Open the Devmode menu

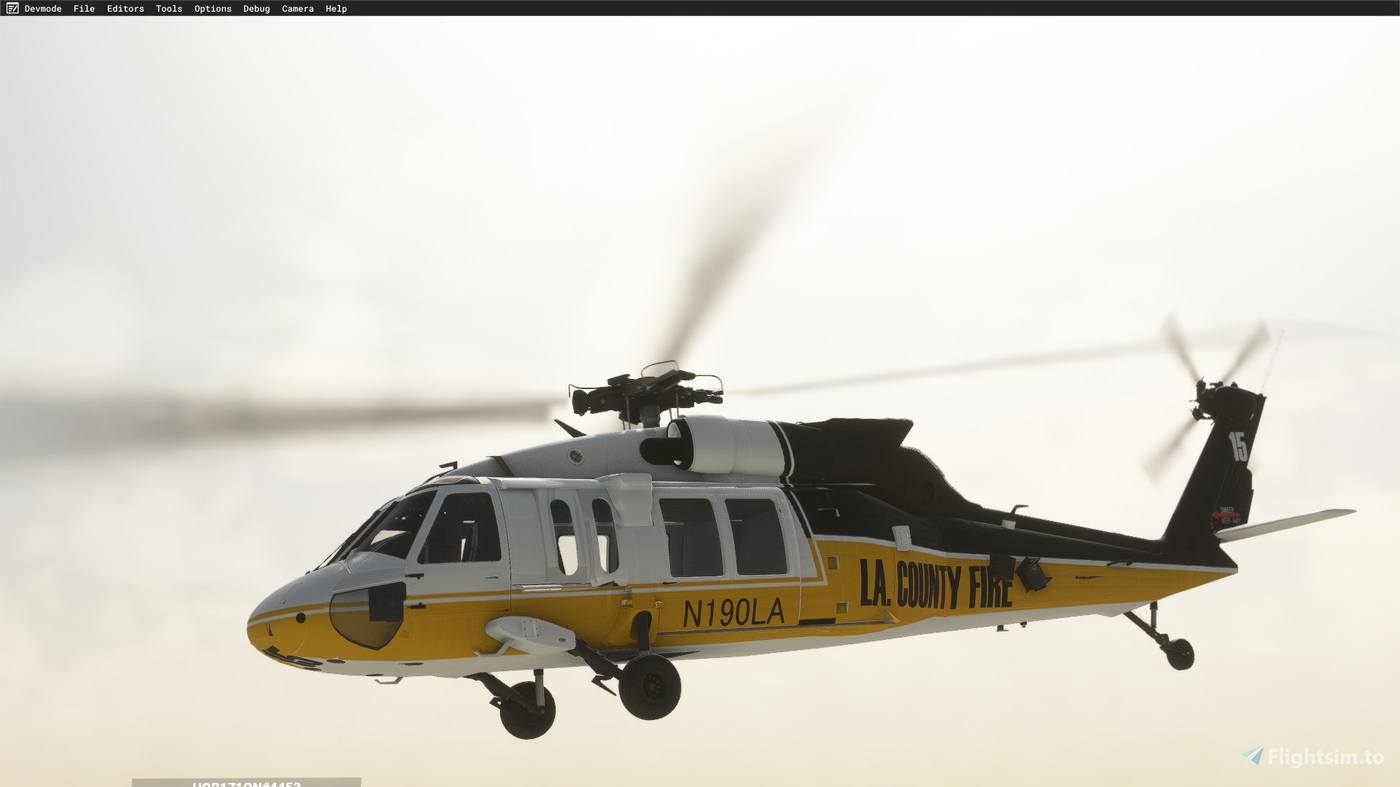(42, 7)
